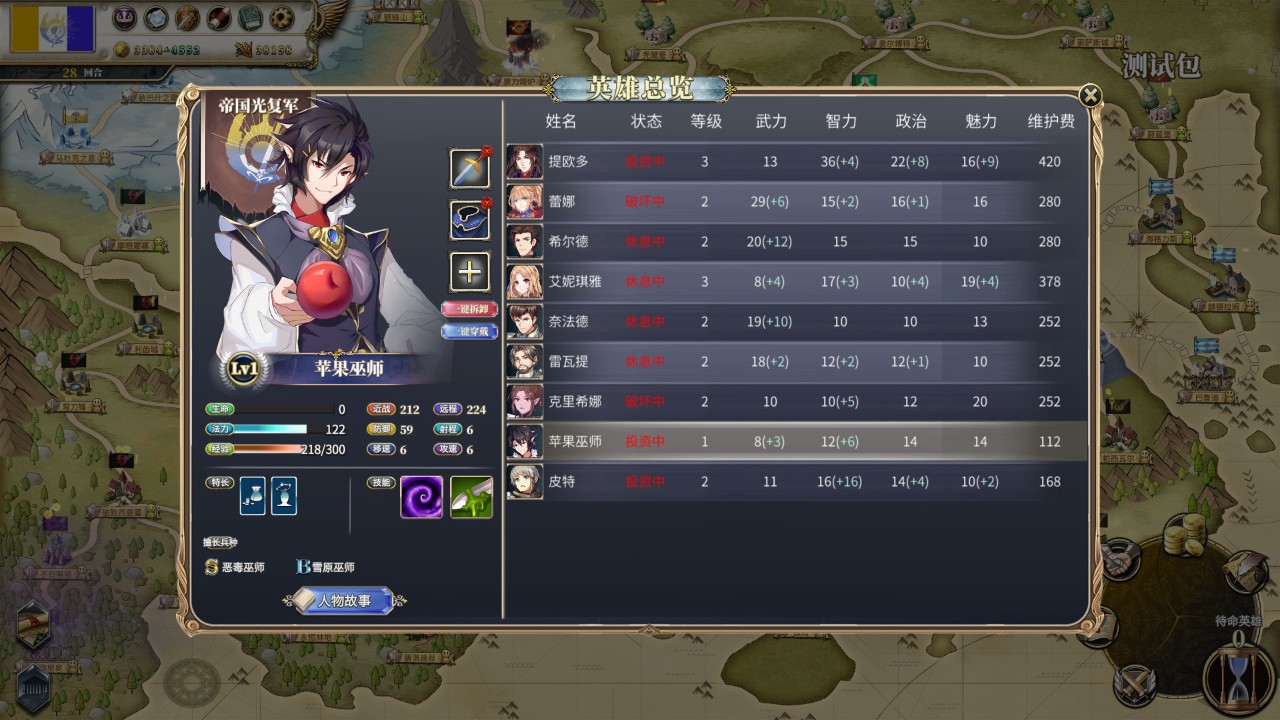Click the 一键拆卸 unequip-all button
This screenshot has width=1280, height=720.
(469, 309)
